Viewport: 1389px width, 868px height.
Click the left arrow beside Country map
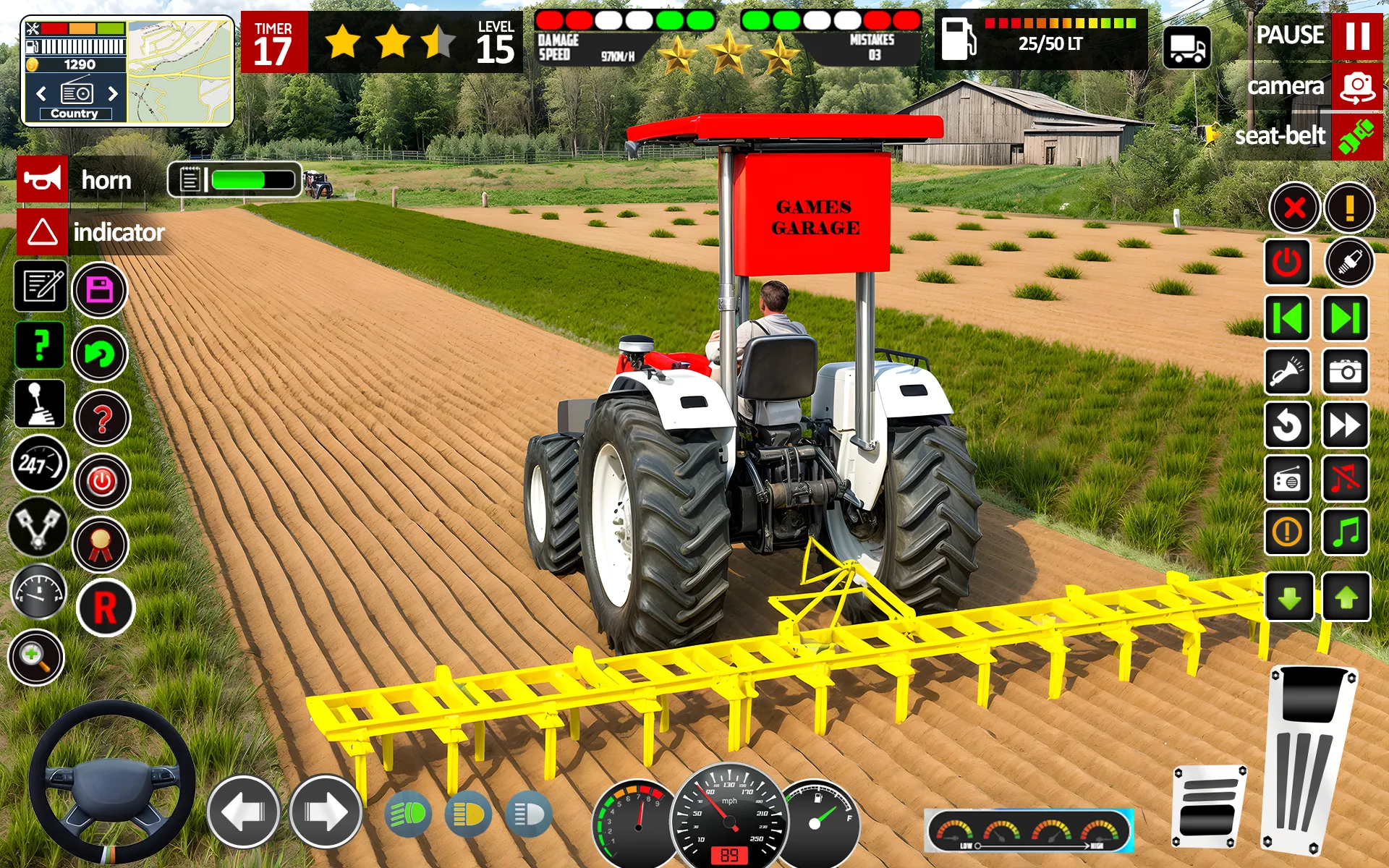(x=40, y=93)
